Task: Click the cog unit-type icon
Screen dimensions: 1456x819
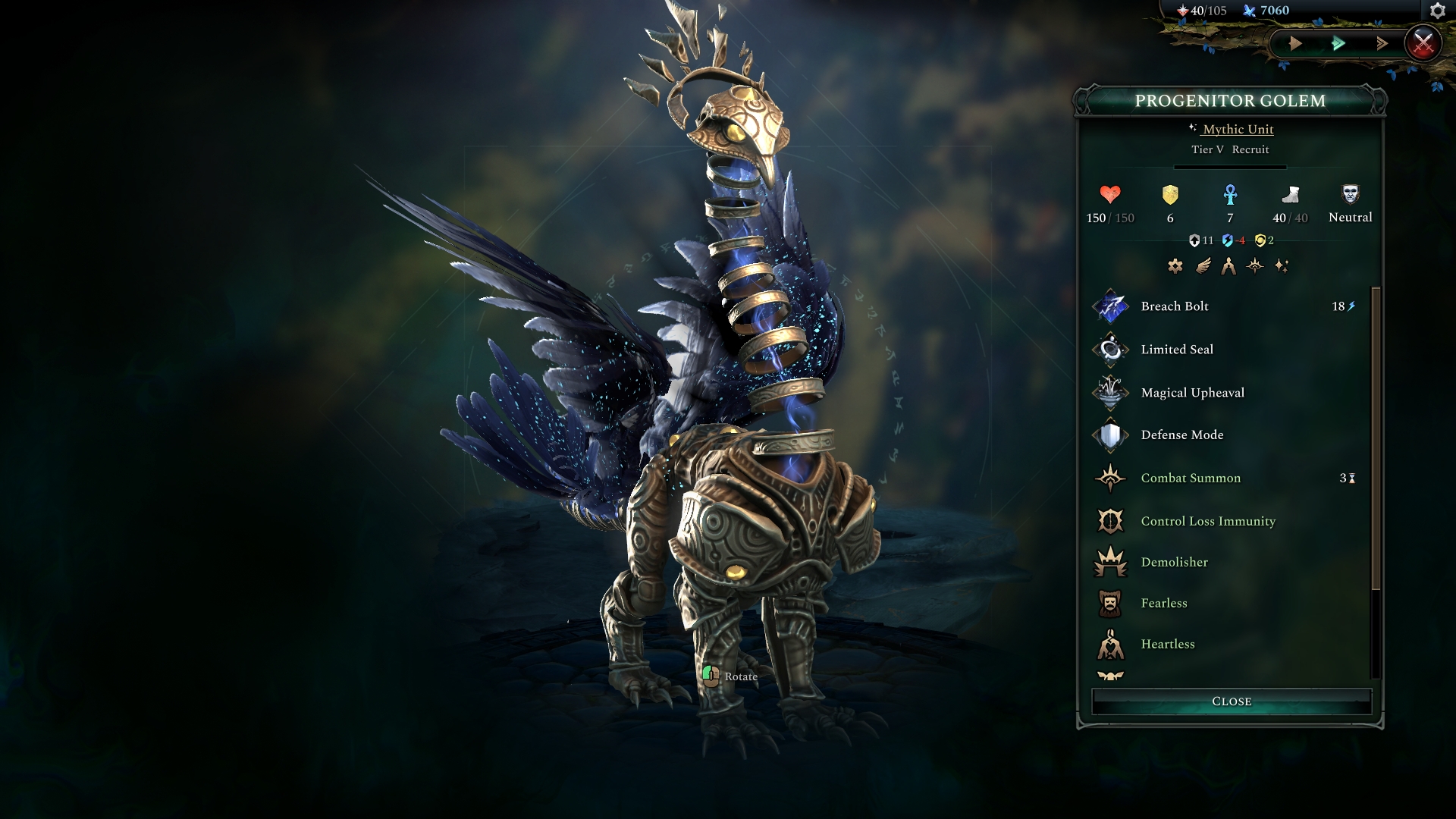Action: coord(1175,266)
